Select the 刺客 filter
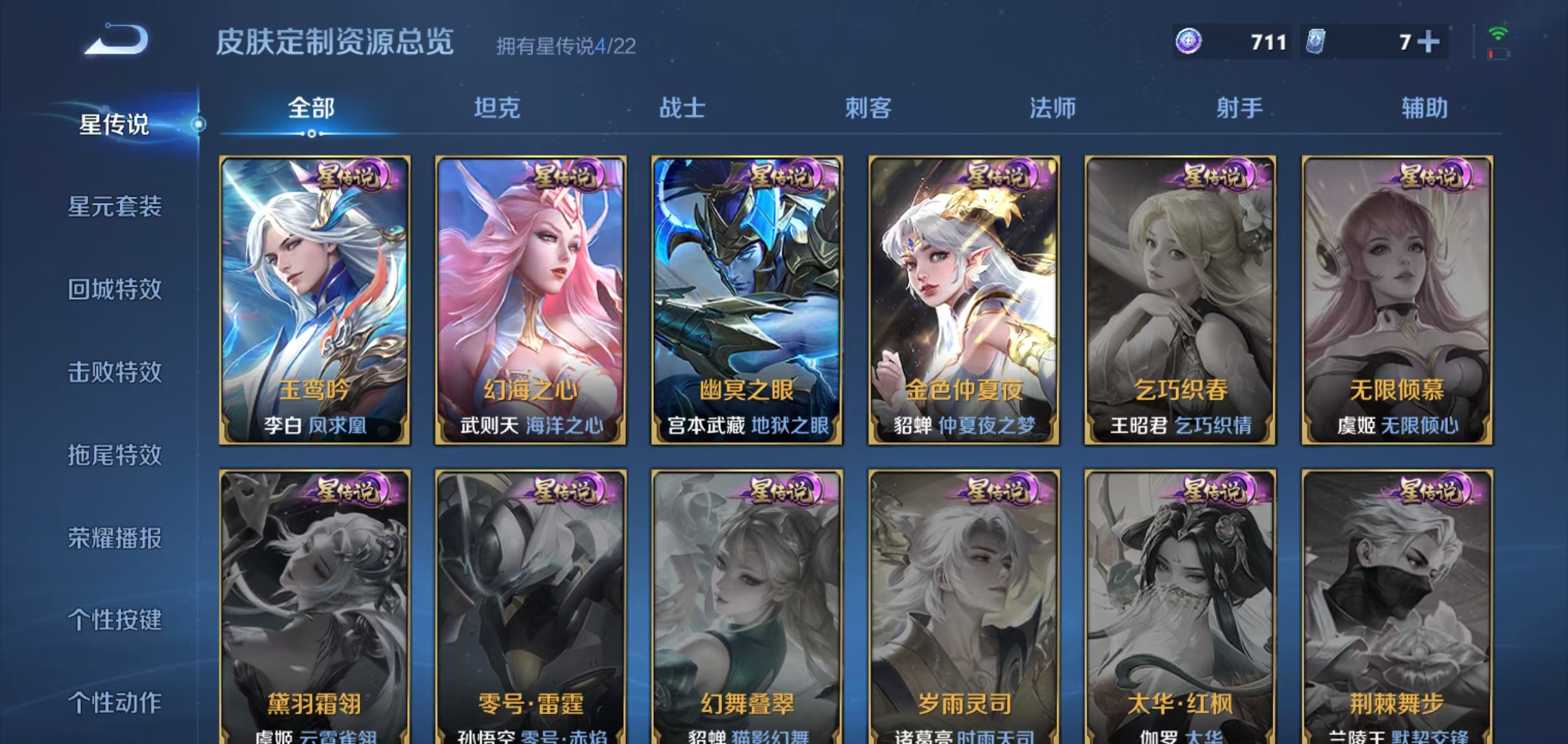 (868, 109)
